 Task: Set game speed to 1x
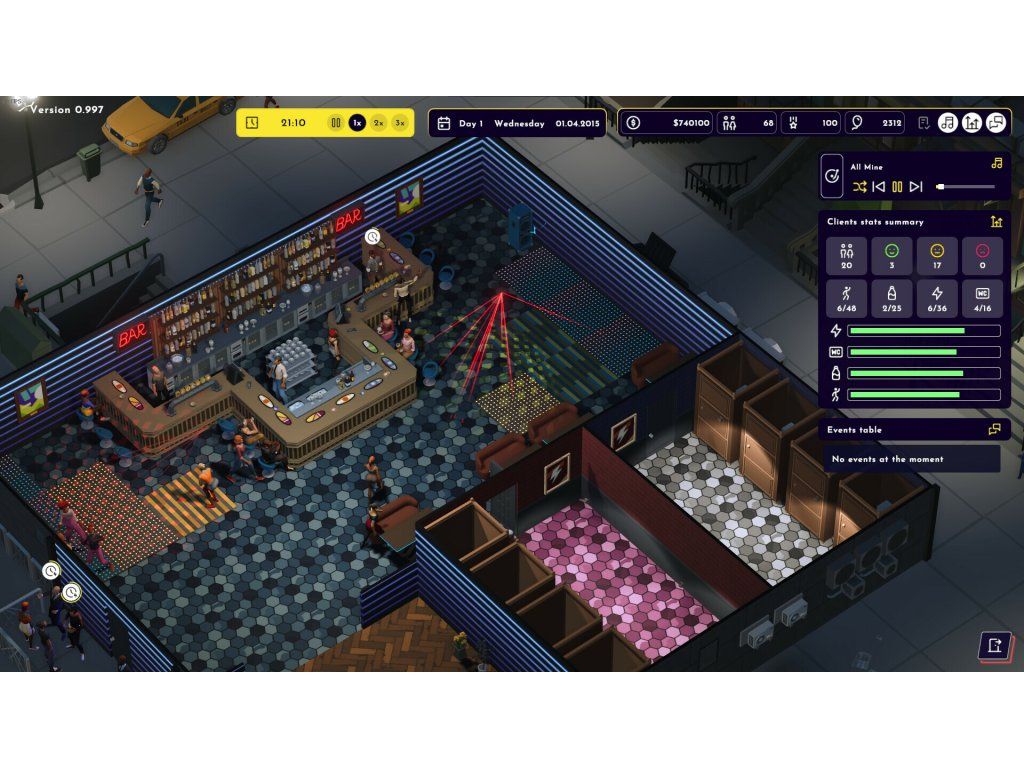point(357,123)
